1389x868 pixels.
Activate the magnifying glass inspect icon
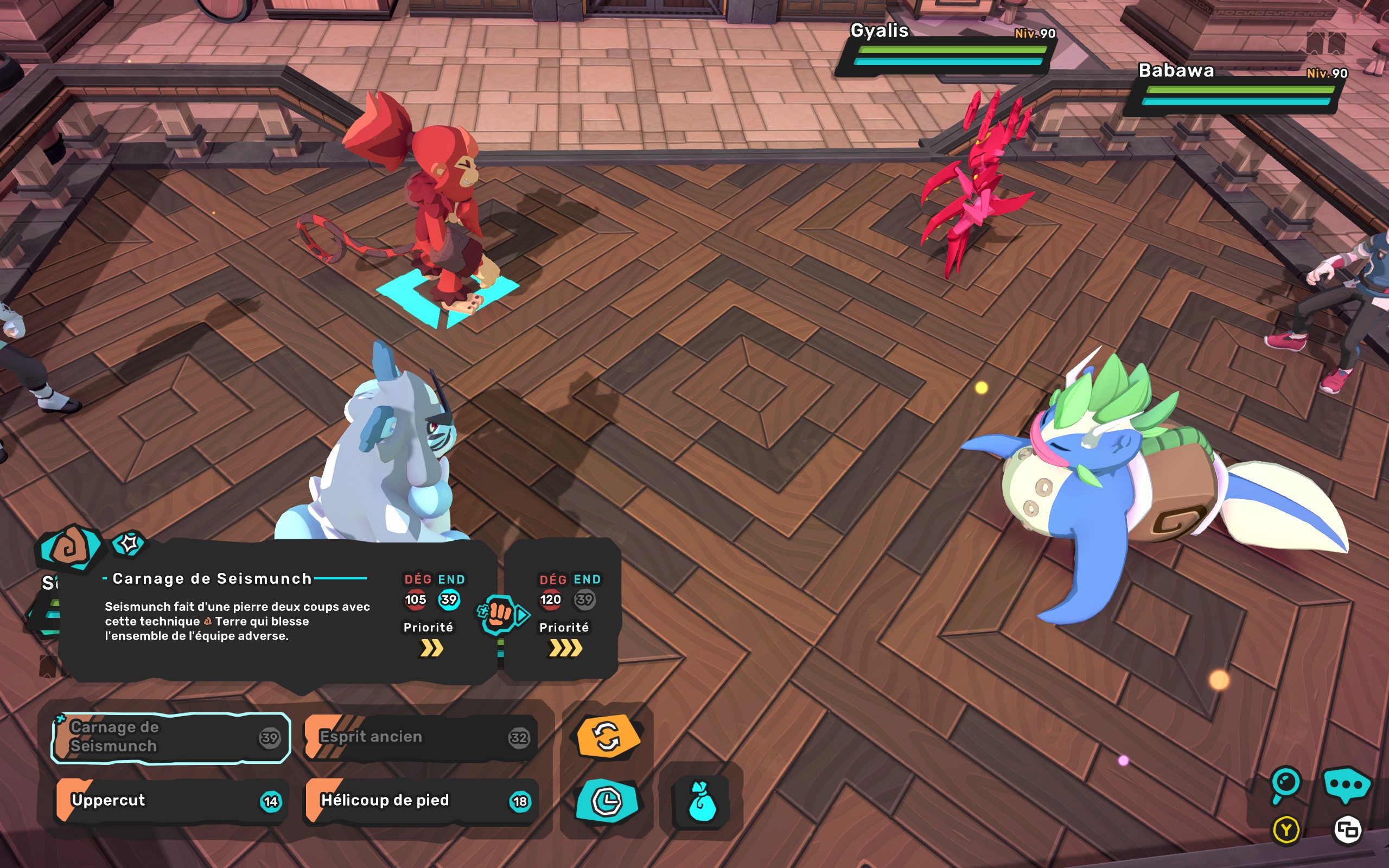(1285, 783)
